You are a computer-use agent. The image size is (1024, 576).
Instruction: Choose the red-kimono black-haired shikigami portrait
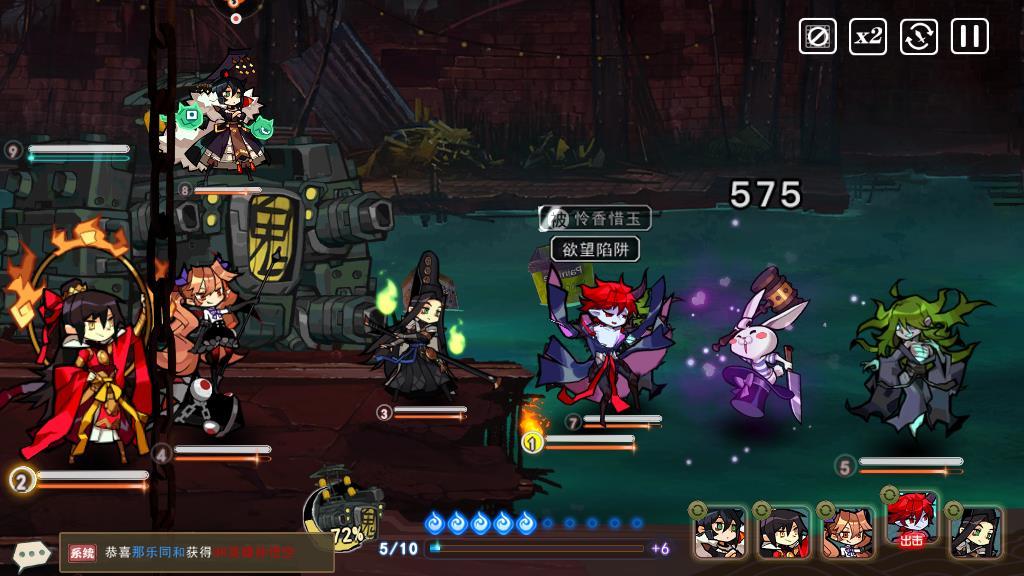click(783, 531)
